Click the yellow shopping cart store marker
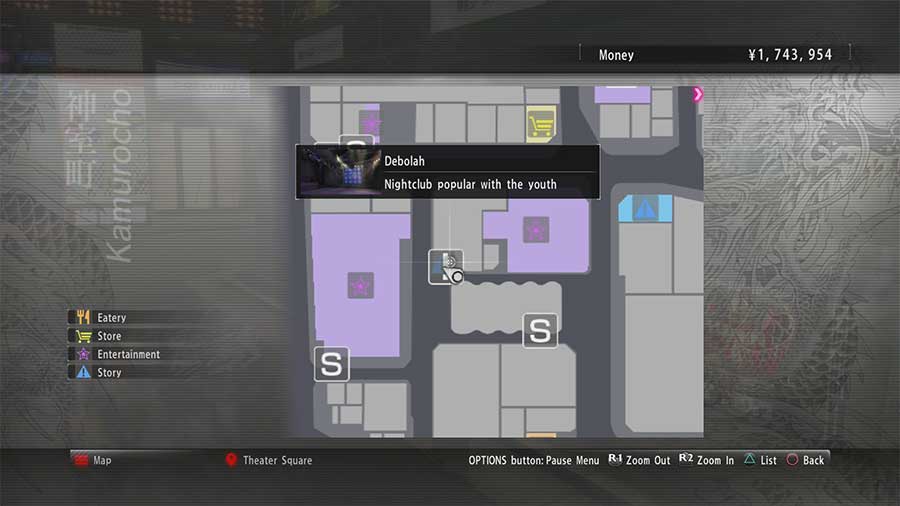The width and height of the screenshot is (900, 506). click(x=541, y=127)
